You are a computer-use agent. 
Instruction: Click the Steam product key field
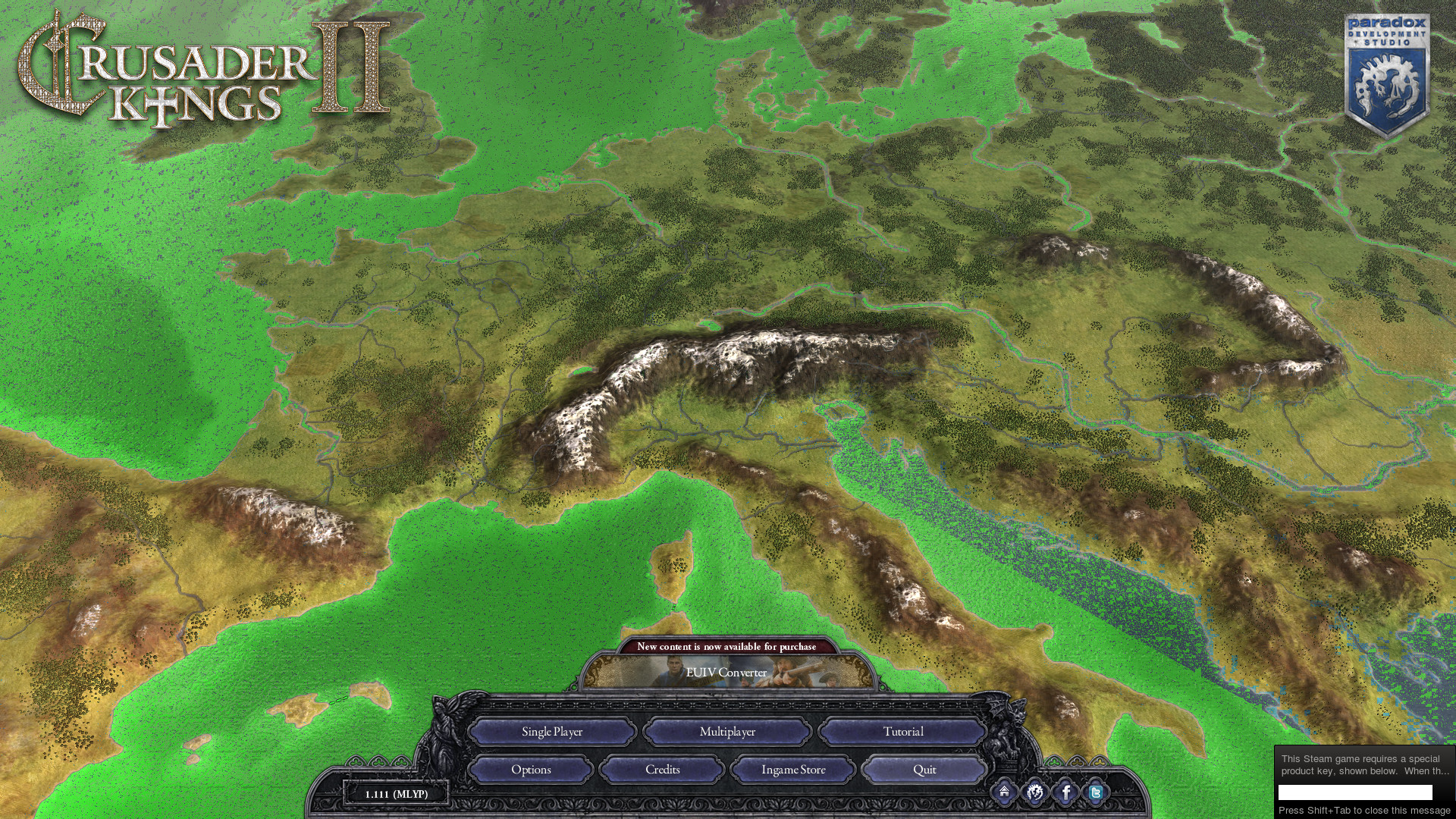pos(1355,792)
